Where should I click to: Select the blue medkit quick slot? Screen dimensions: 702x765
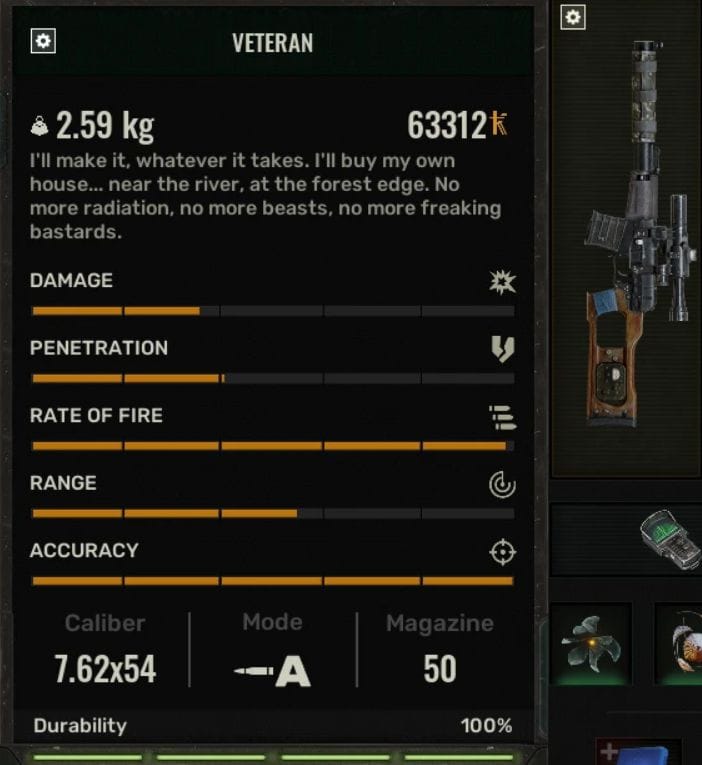[x=640, y=752]
